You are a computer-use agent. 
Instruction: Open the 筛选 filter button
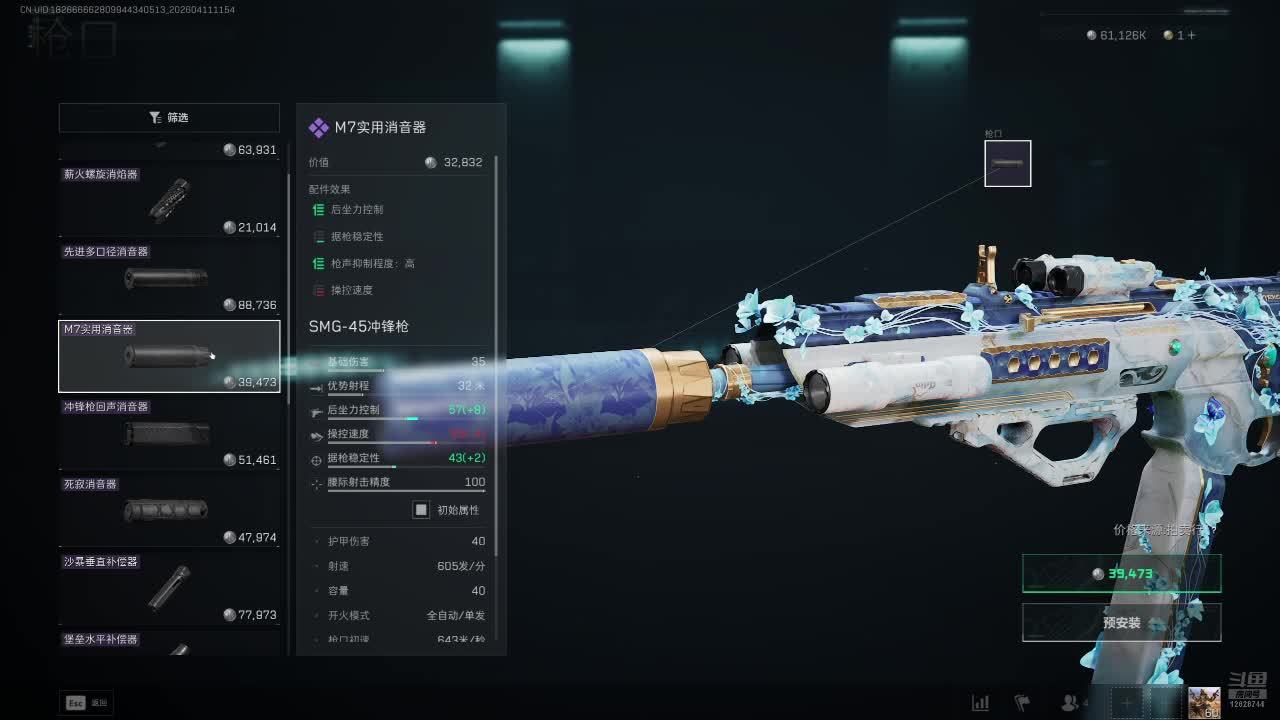tap(169, 117)
